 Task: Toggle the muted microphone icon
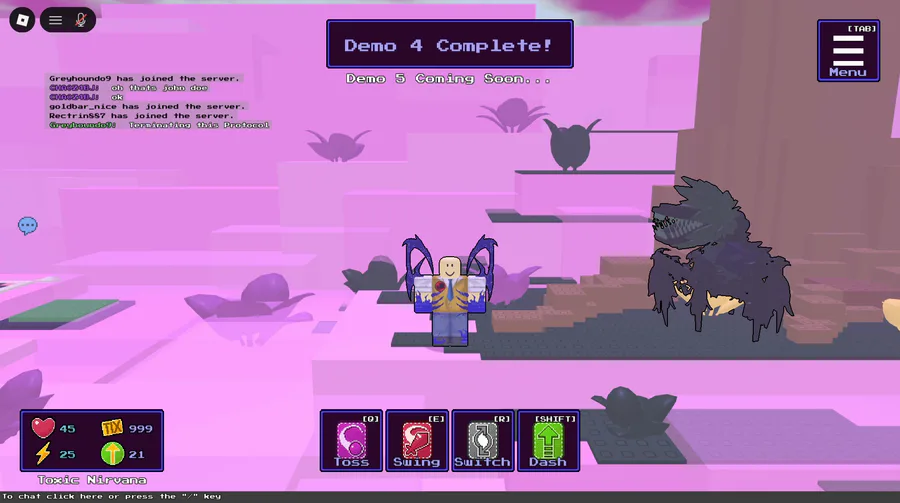coord(81,19)
